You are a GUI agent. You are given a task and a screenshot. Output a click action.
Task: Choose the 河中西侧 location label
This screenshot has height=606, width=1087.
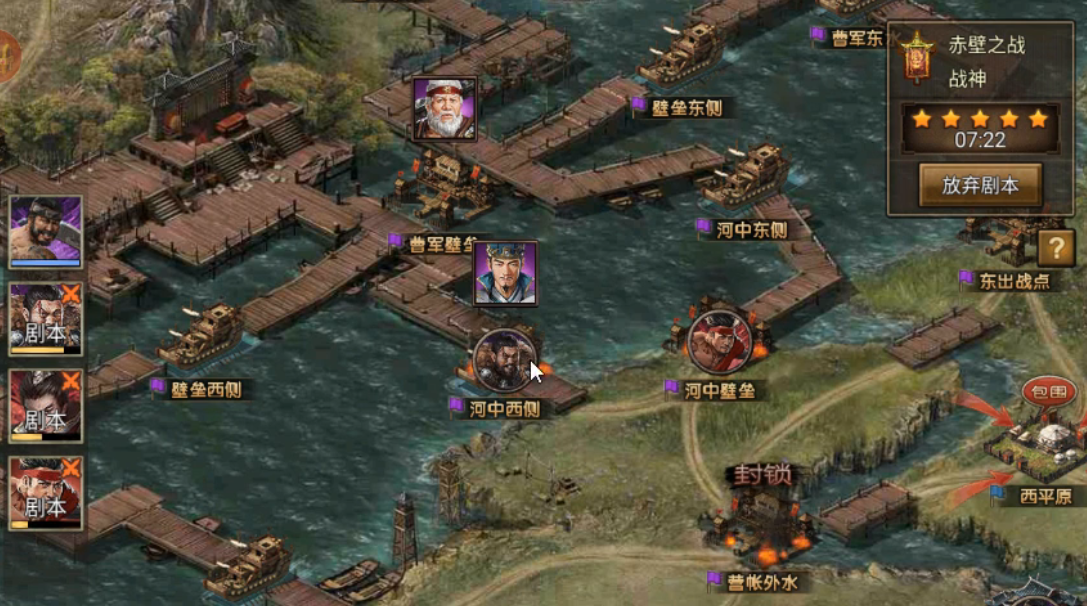point(505,408)
